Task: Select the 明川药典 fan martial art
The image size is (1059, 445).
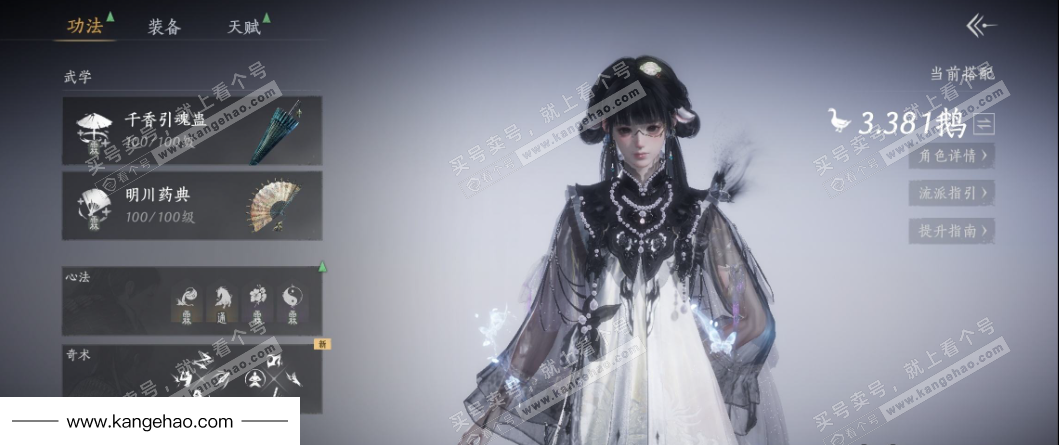Action: (x=192, y=205)
